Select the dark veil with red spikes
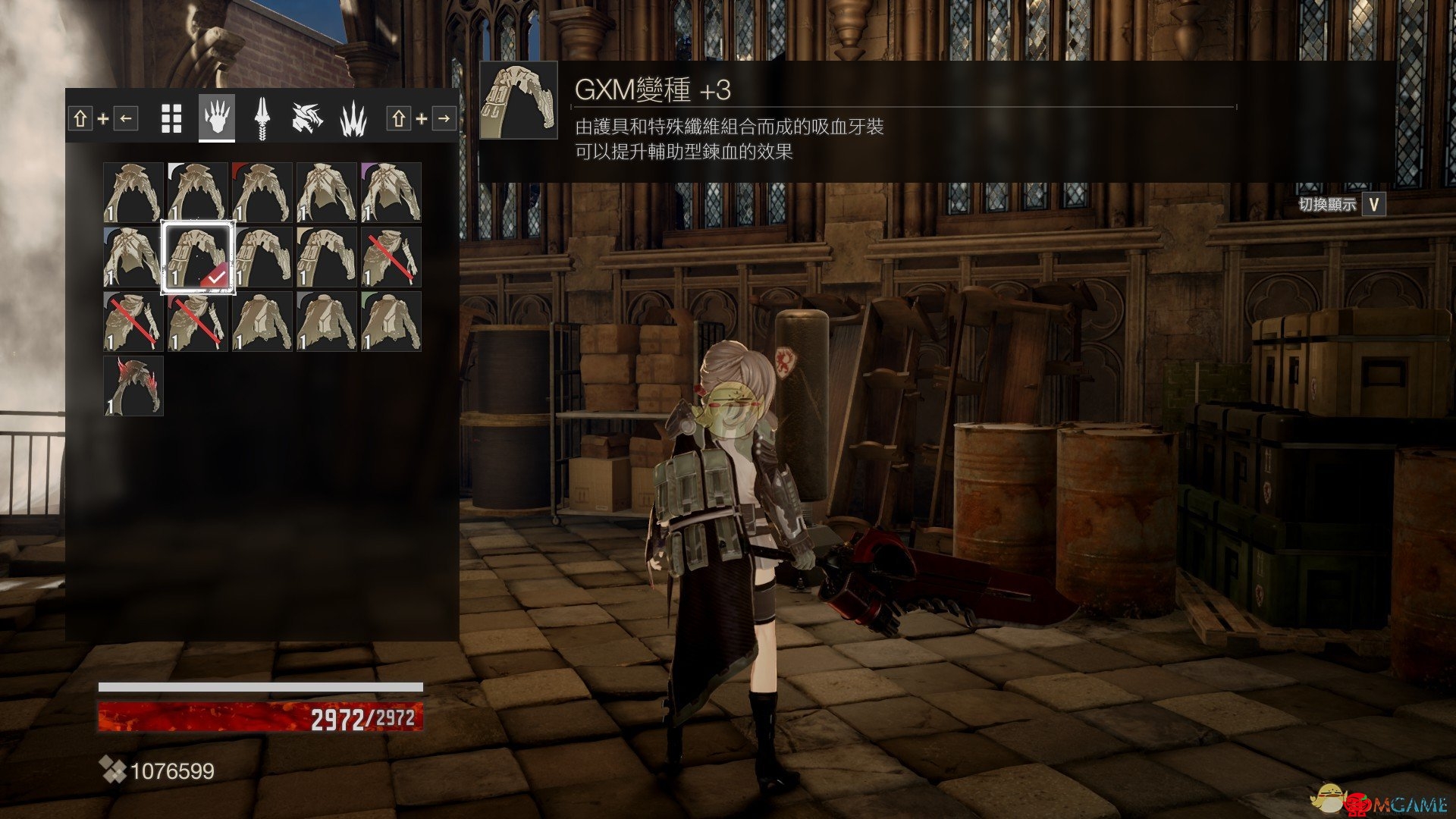The image size is (1456, 819). pos(133,386)
